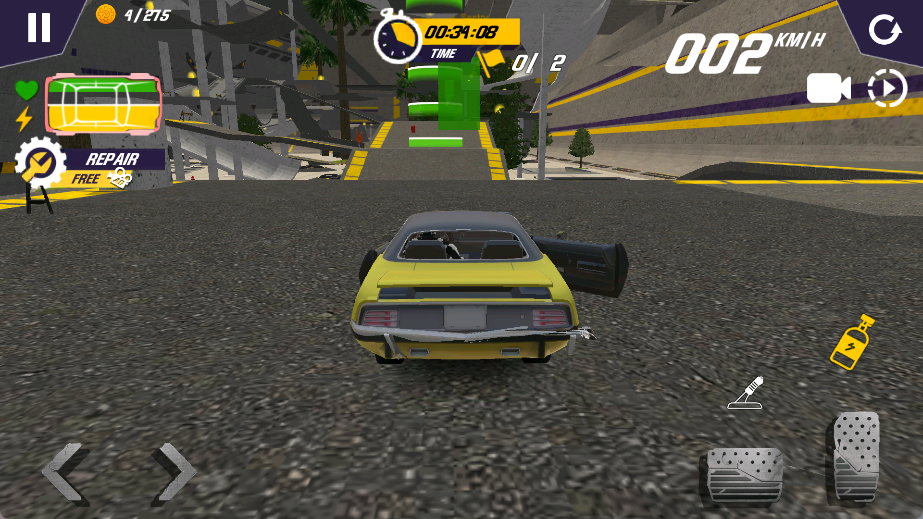
Task: Steer right with the right arrow
Action: click(173, 472)
